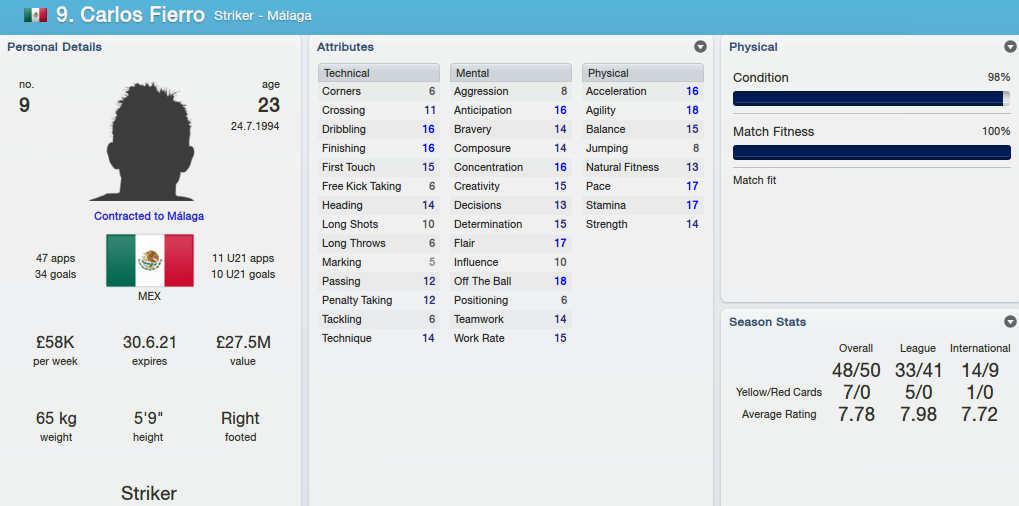The image size is (1019, 506).
Task: Select the large Mexico nationality flag
Action: point(150,260)
